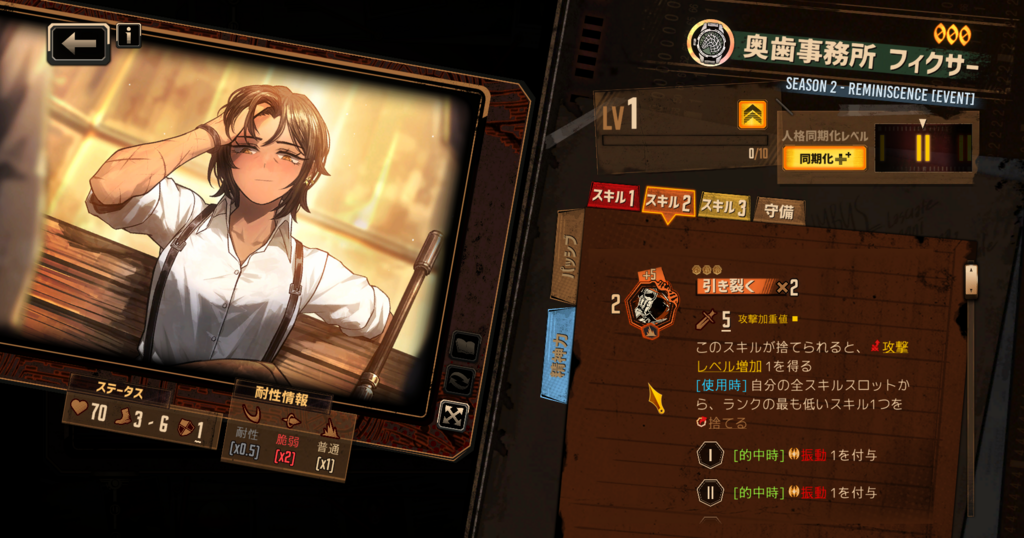The image size is (1024, 538).
Task: Go back with the arrow button
Action: (x=79, y=44)
